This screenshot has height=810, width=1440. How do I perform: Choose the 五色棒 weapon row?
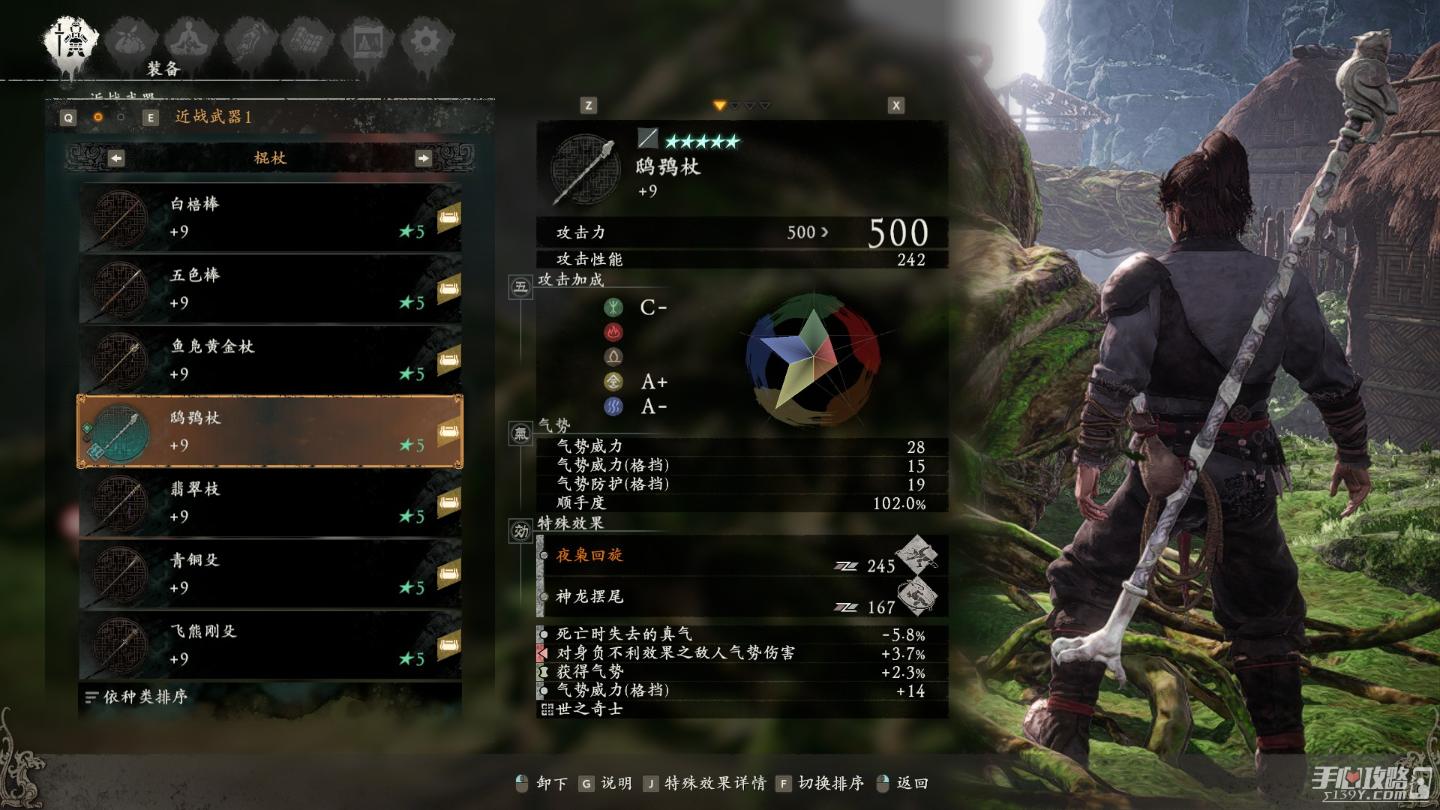270,289
